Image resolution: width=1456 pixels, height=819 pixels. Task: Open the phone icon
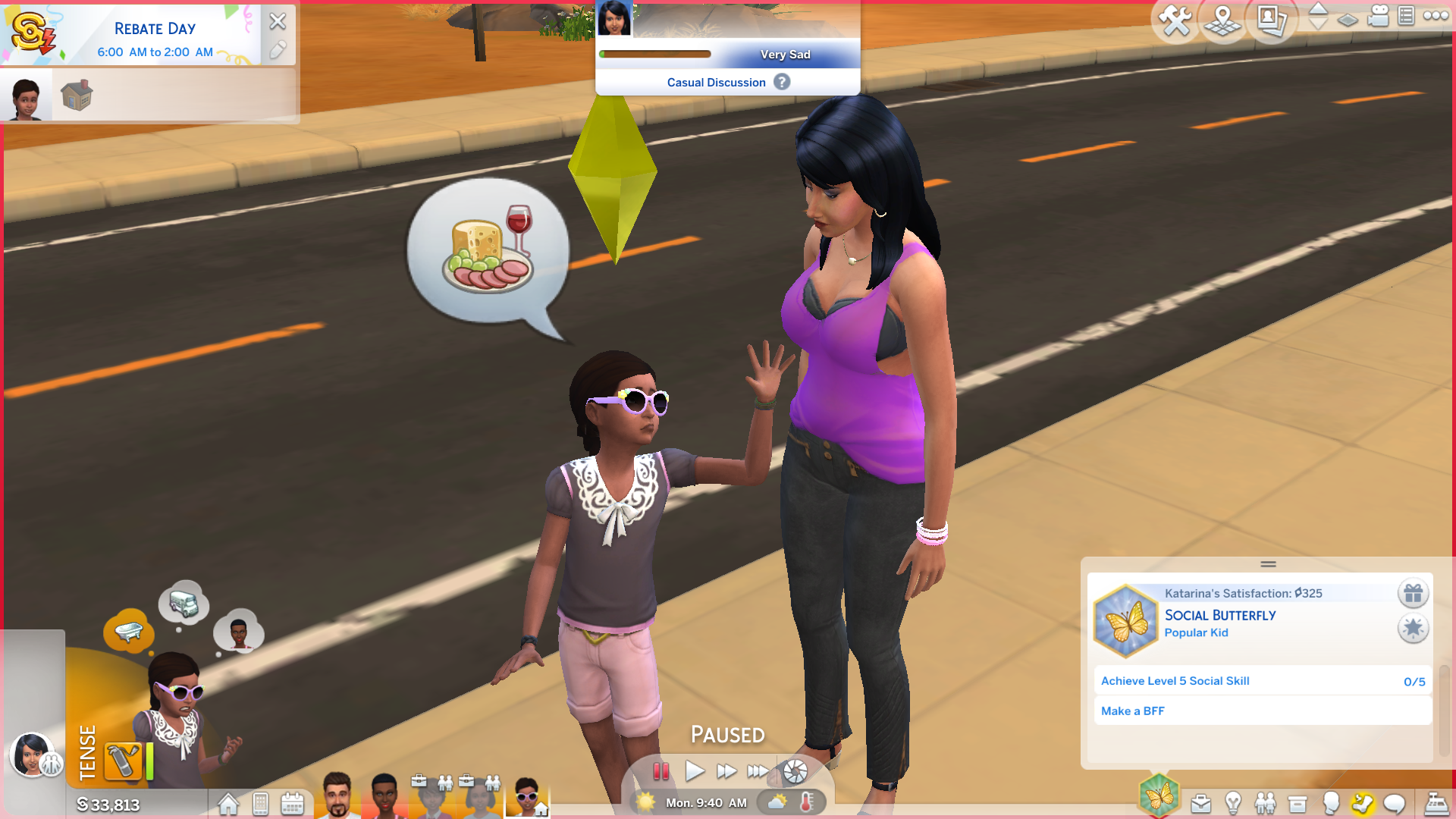260,804
